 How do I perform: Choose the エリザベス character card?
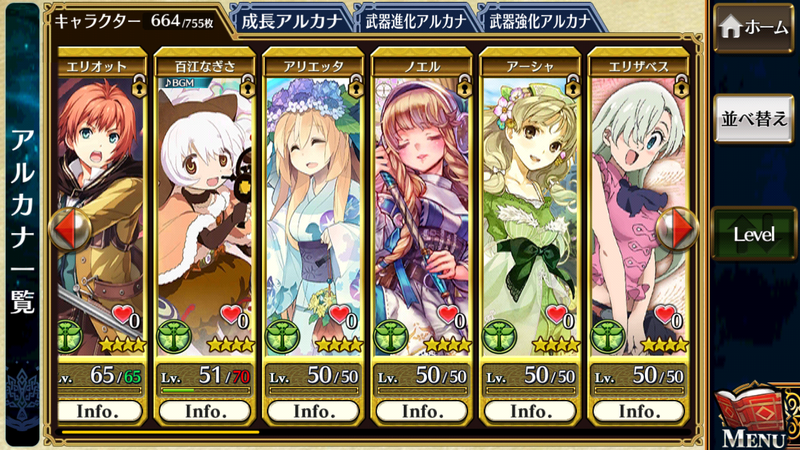tap(637, 200)
